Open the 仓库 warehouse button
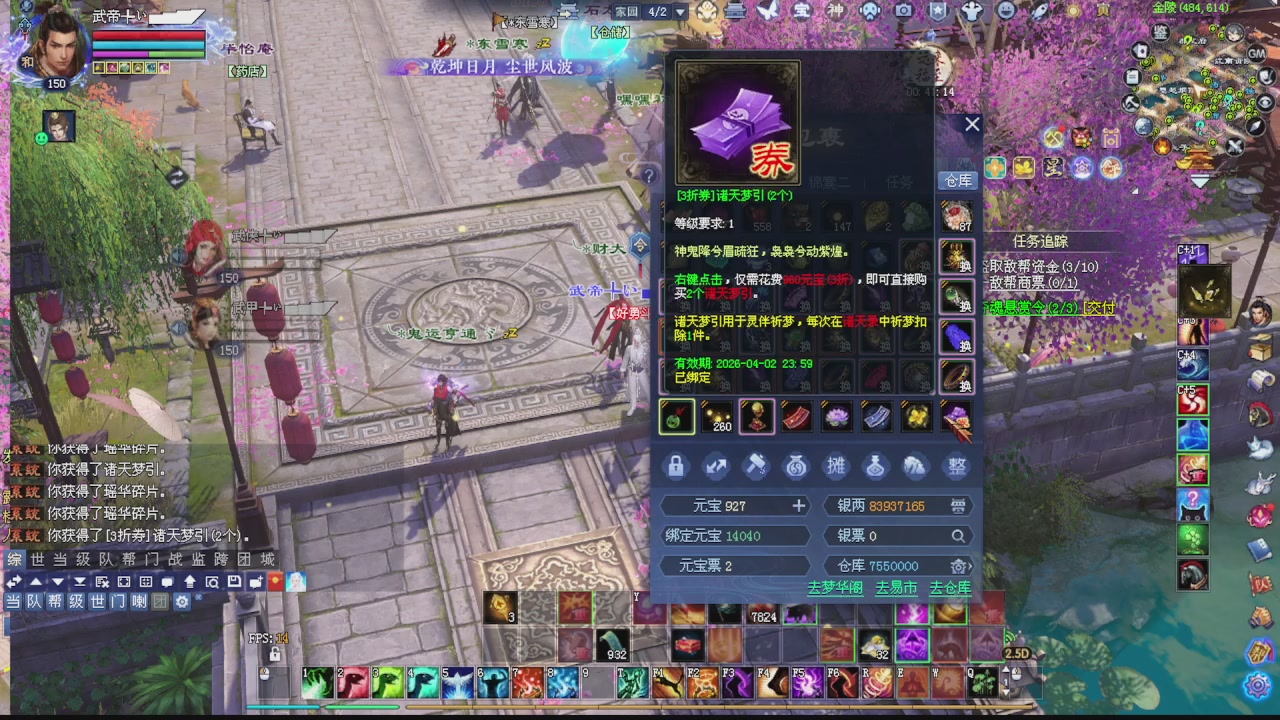Viewport: 1280px width, 720px height. [956, 180]
